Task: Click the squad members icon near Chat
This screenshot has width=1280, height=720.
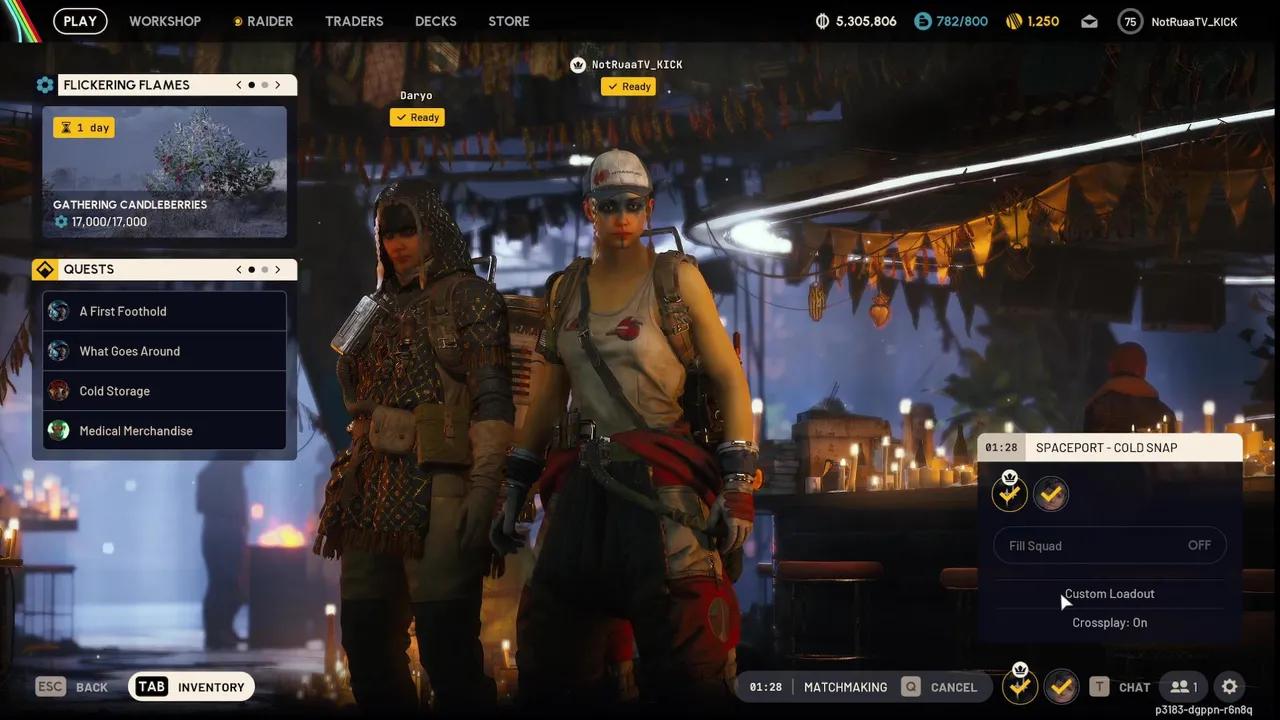Action: tap(1182, 687)
